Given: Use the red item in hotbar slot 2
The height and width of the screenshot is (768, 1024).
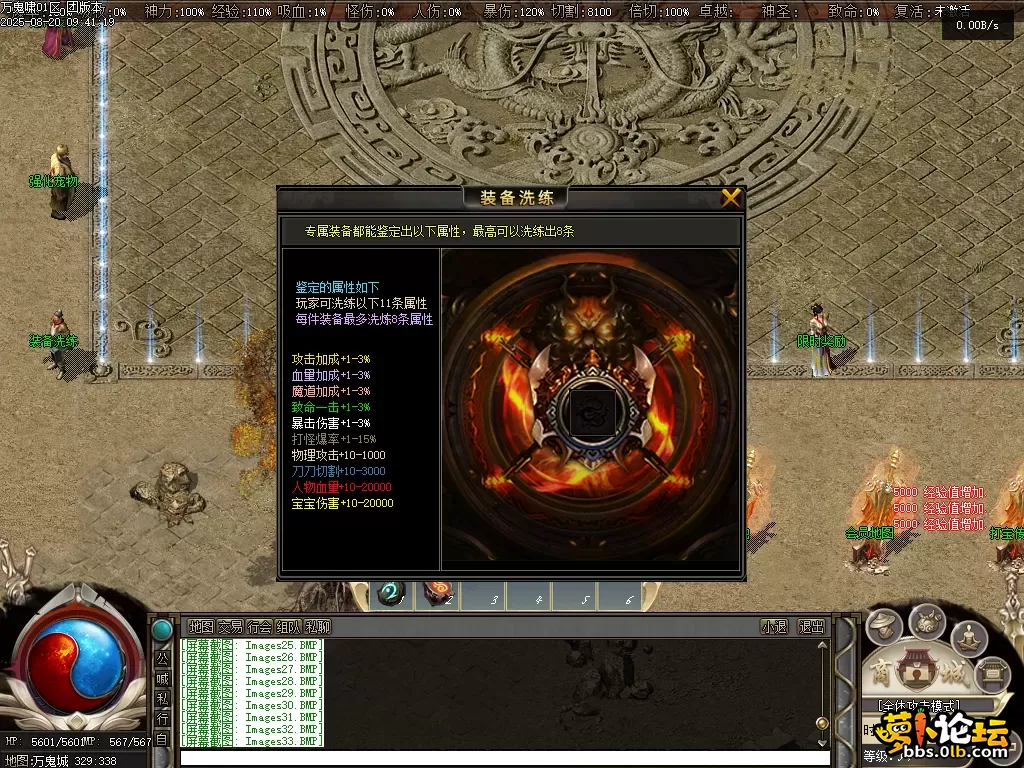Looking at the screenshot, I should pyautogui.click(x=437, y=595).
